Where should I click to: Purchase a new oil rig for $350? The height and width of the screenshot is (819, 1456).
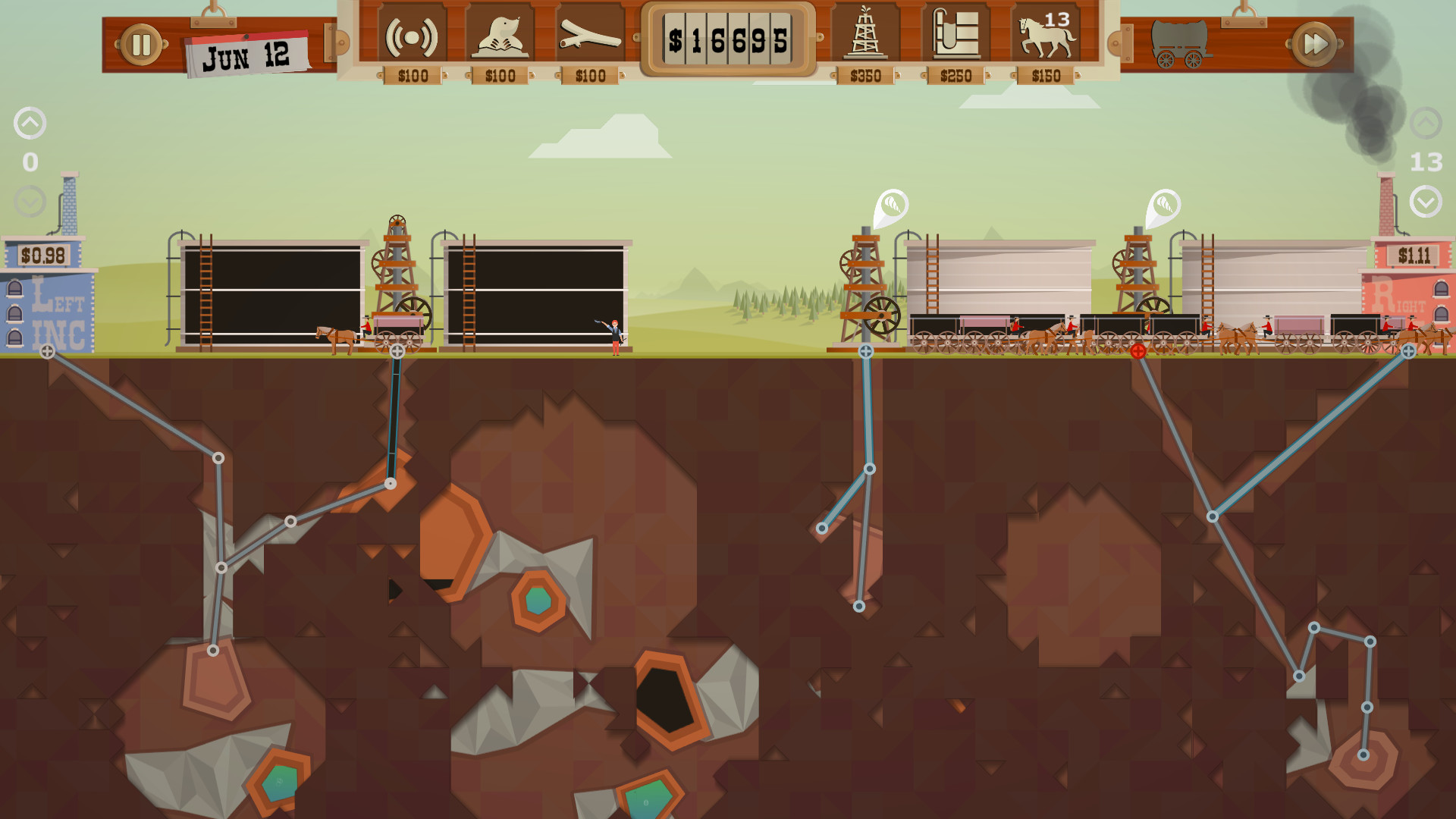[x=864, y=35]
